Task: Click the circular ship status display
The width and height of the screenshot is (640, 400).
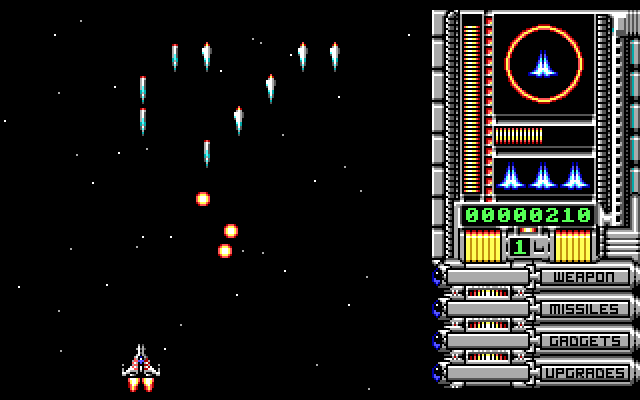Action: [x=543, y=65]
